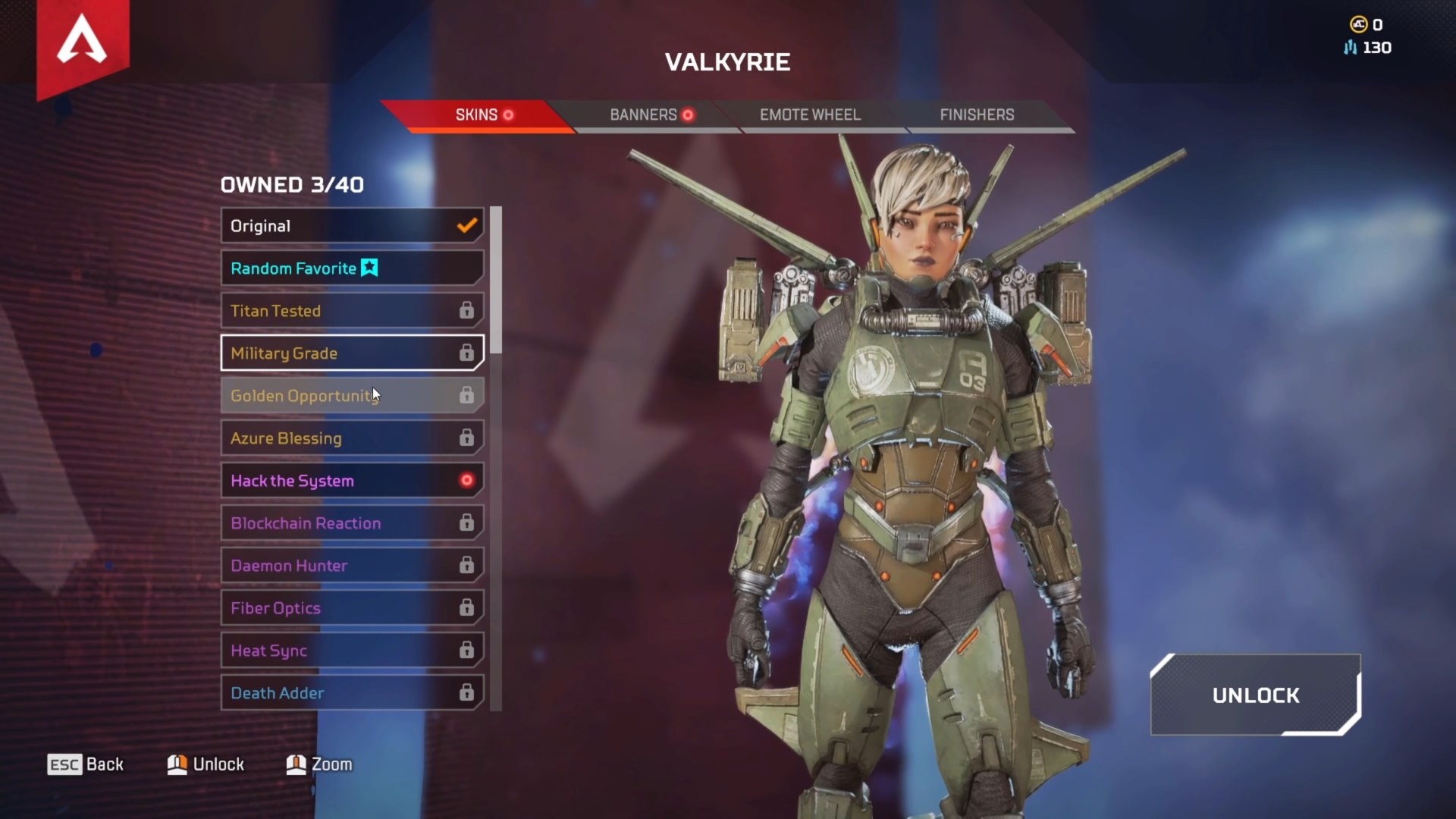
Task: Click the skin list scrollbar
Action: pos(496,279)
